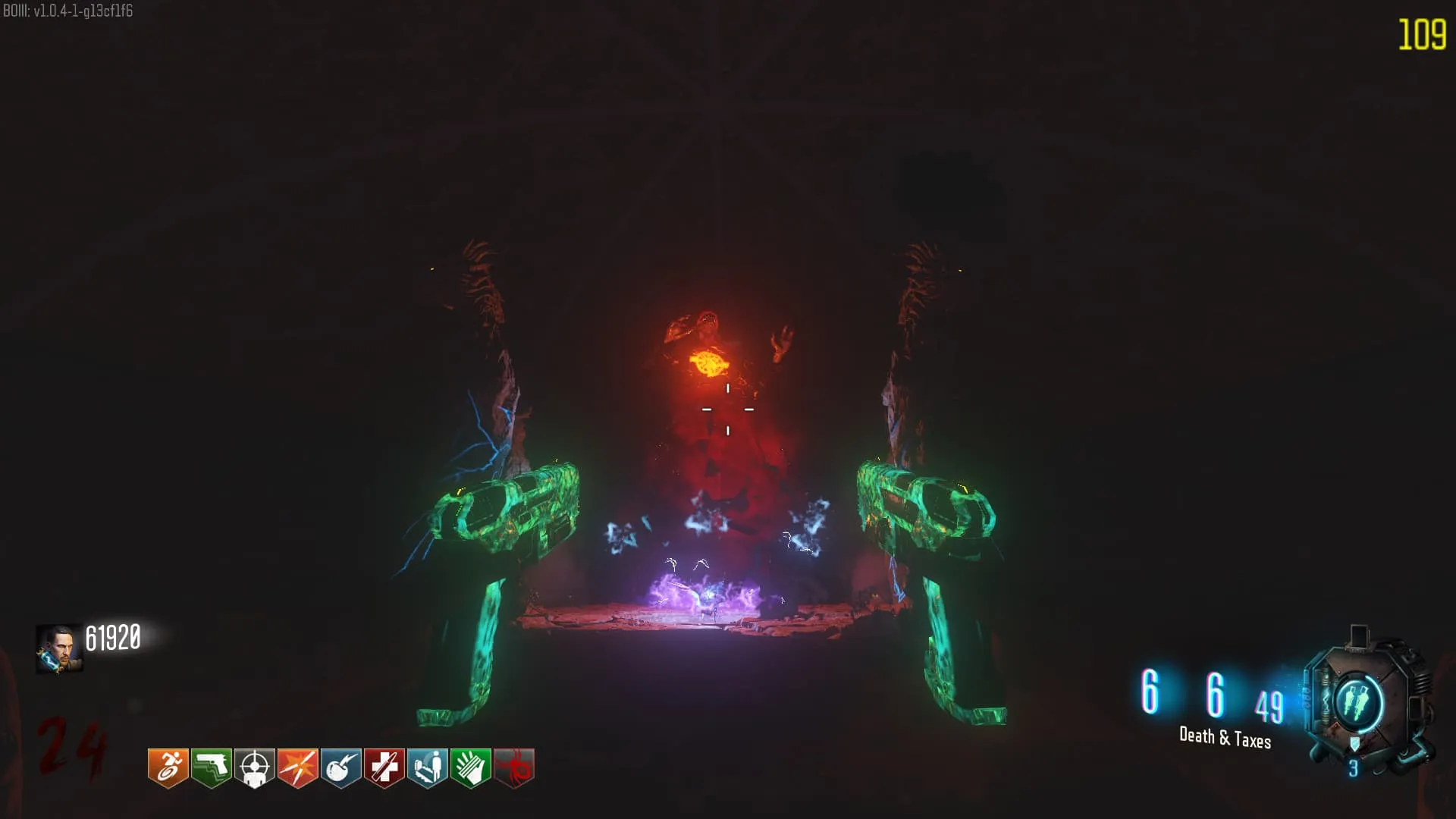Choose the dark red spider perk icon
1456x819 pixels.
[514, 767]
